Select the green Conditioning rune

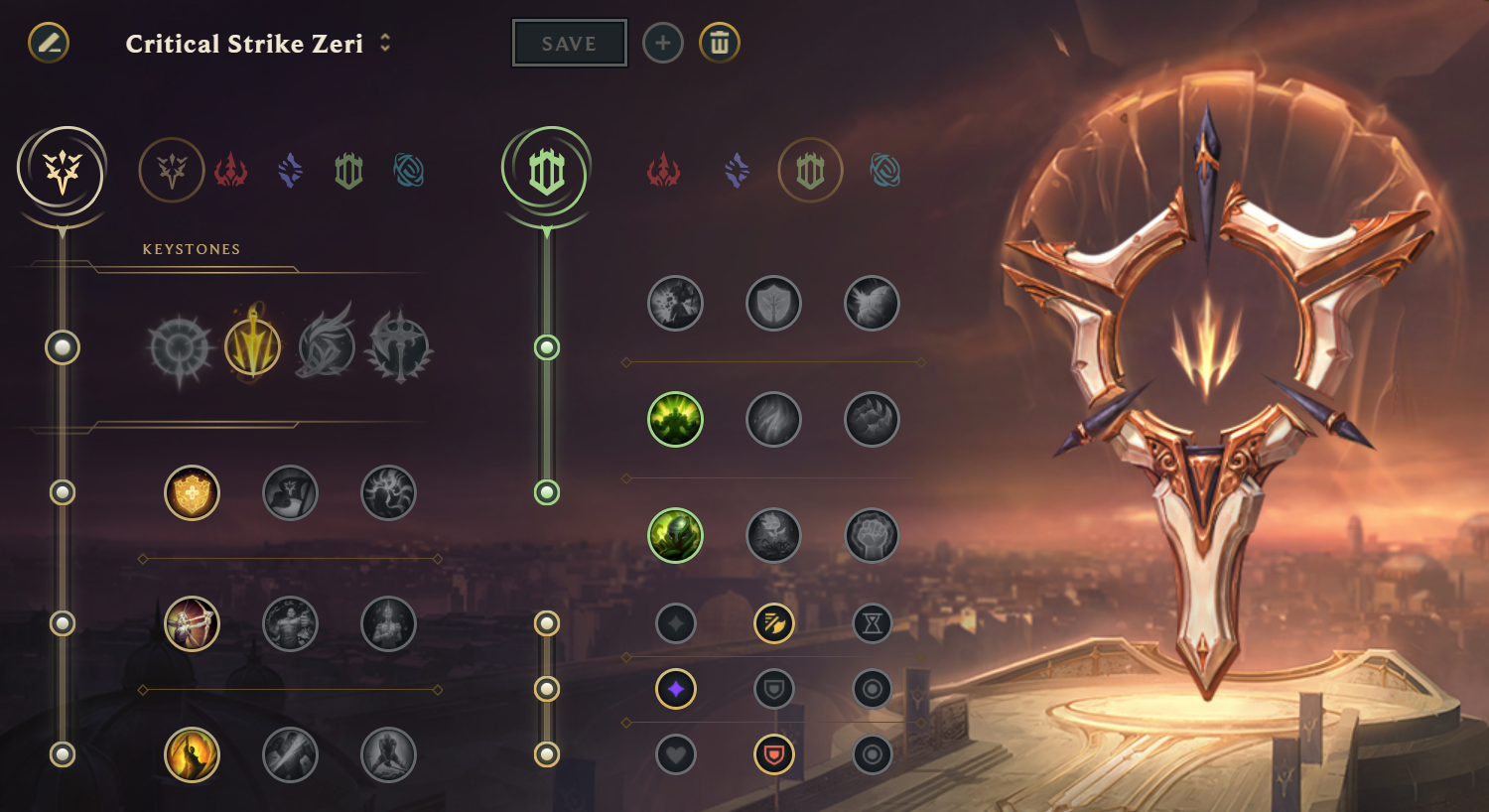(675, 419)
